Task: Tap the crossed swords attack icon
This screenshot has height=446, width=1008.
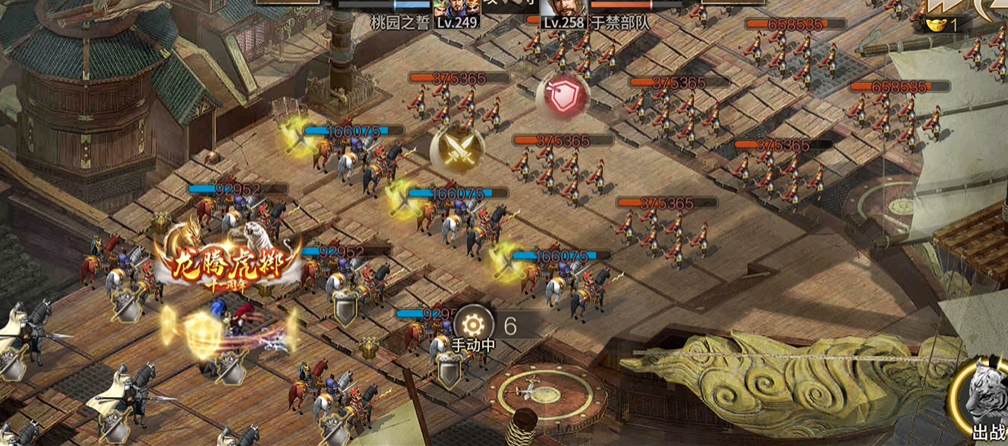Action: (x=457, y=150)
